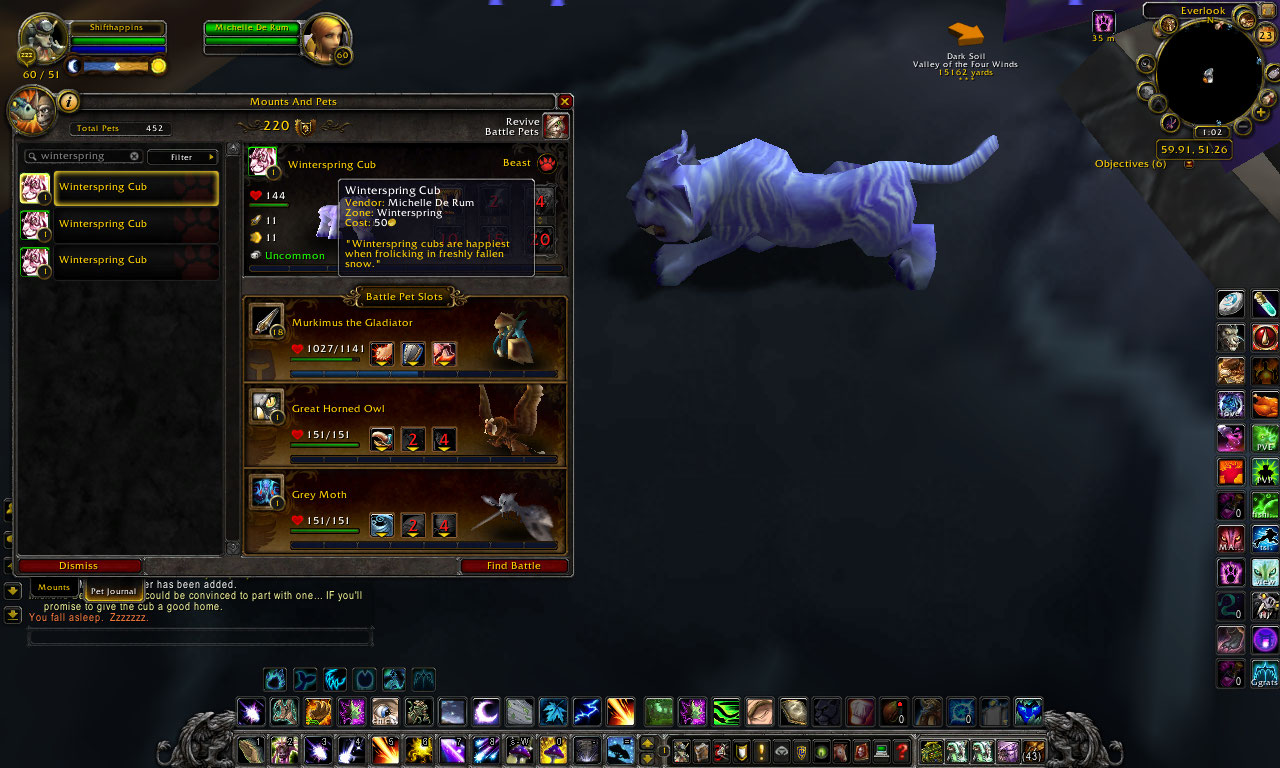This screenshot has width=1280, height=768.
Task: Expand Murkimus's first ability flyout arrow
Action: [x=382, y=361]
